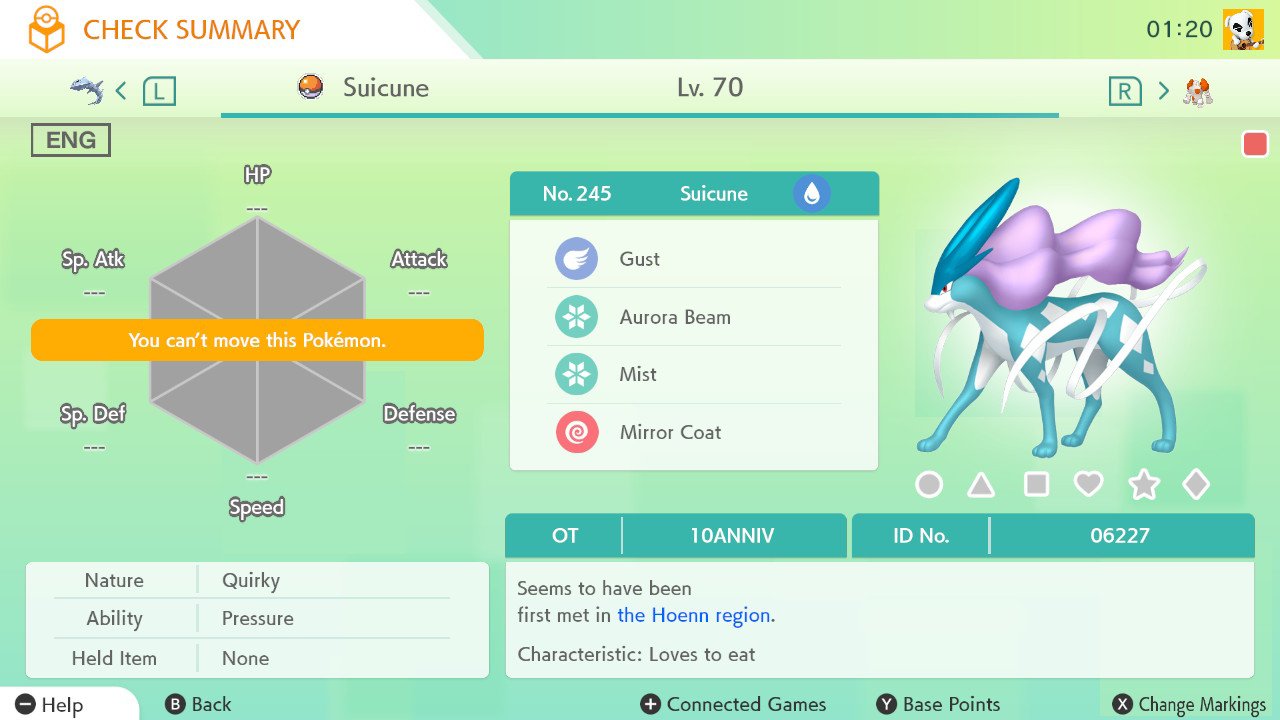Go Back from the summary
Image resolution: width=1280 pixels, height=720 pixels.
[x=198, y=705]
